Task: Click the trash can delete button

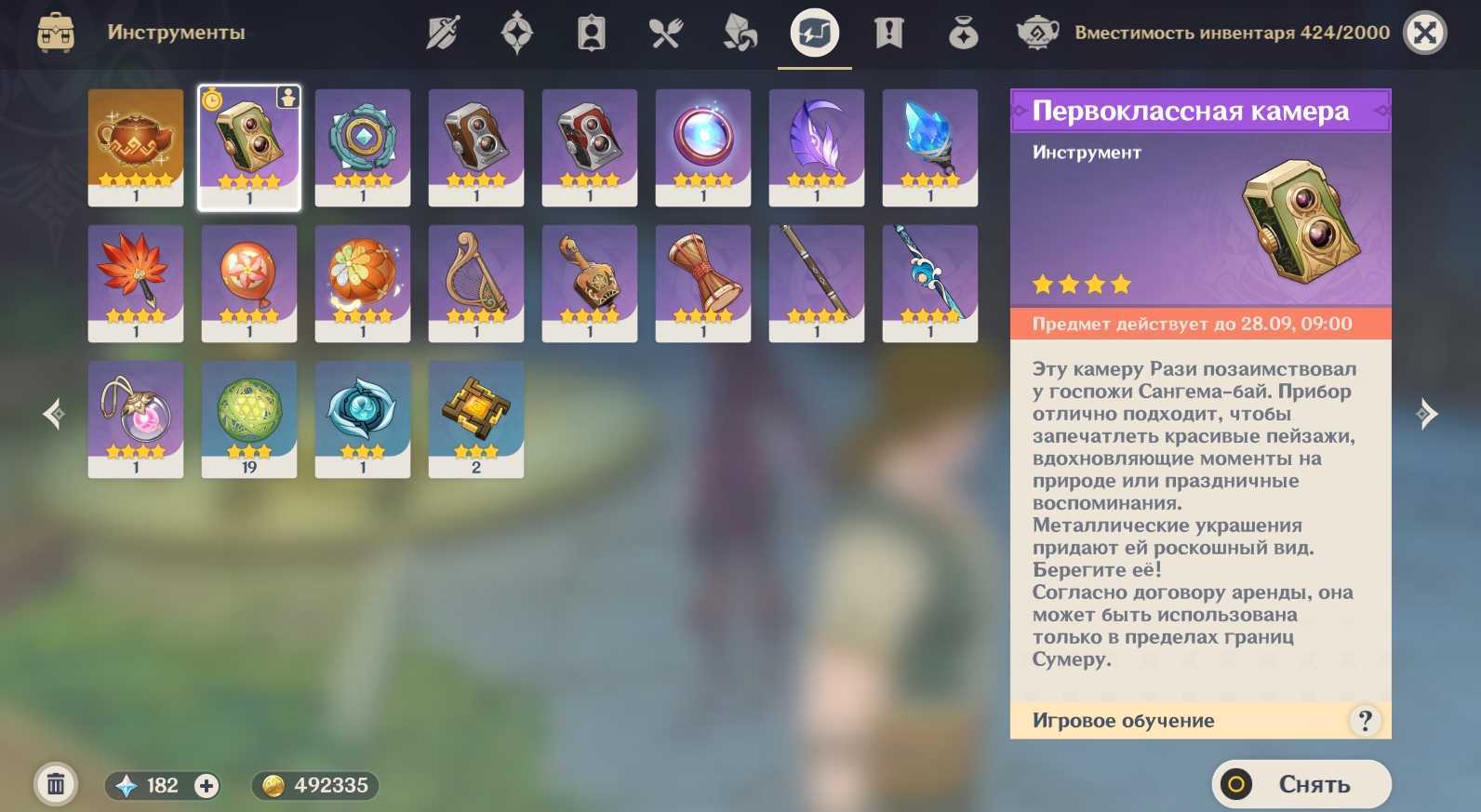Action: [56, 785]
